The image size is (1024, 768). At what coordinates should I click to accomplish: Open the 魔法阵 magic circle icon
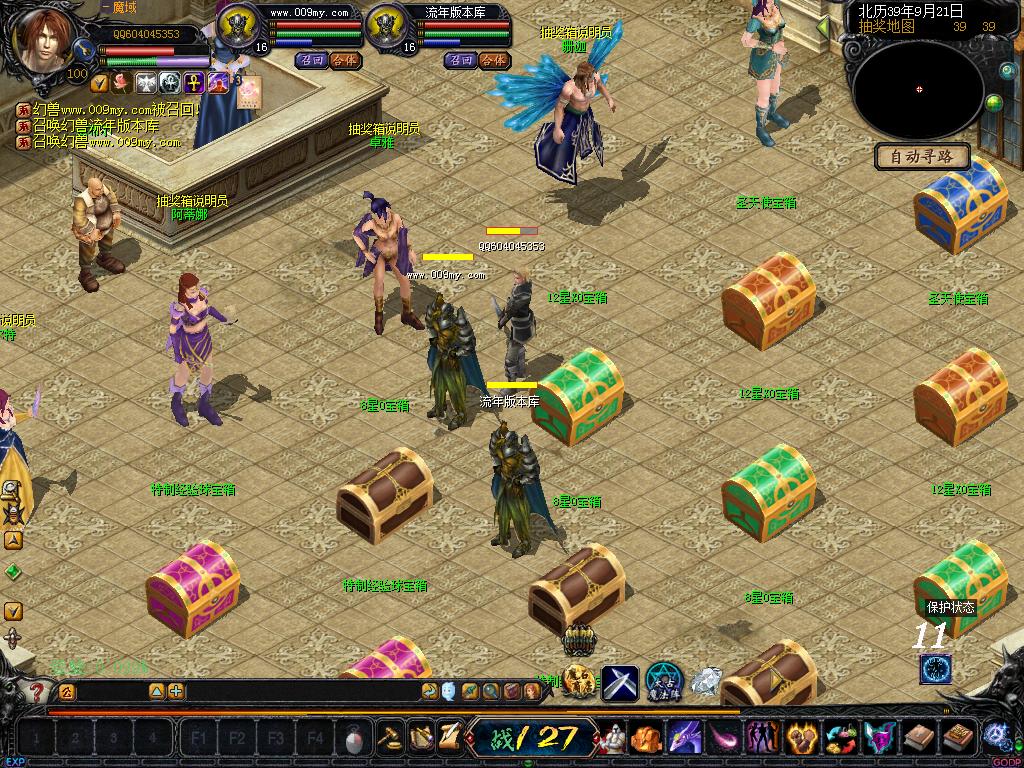[x=663, y=682]
